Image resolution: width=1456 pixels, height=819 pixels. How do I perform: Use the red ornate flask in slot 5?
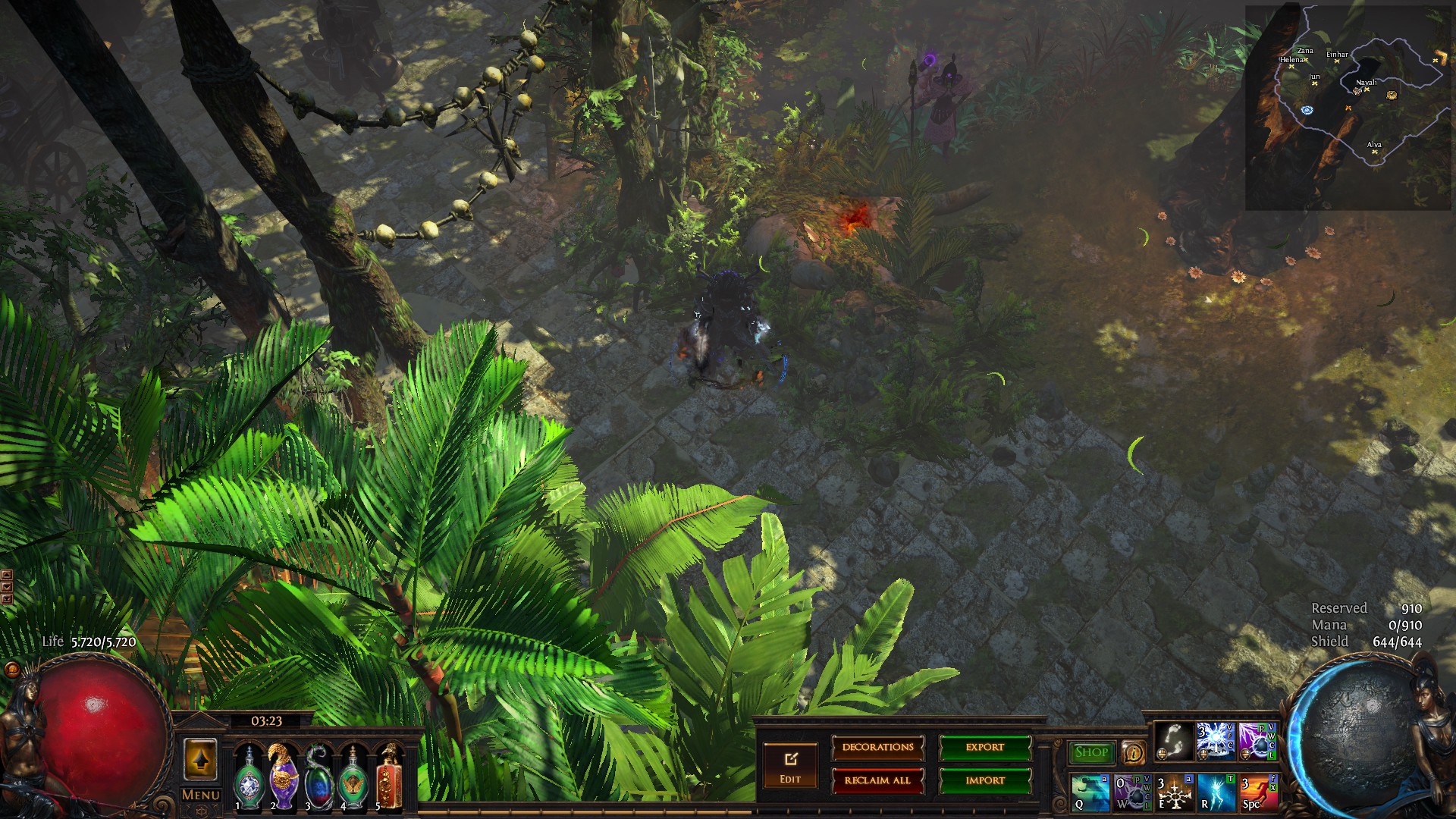pyautogui.click(x=388, y=777)
